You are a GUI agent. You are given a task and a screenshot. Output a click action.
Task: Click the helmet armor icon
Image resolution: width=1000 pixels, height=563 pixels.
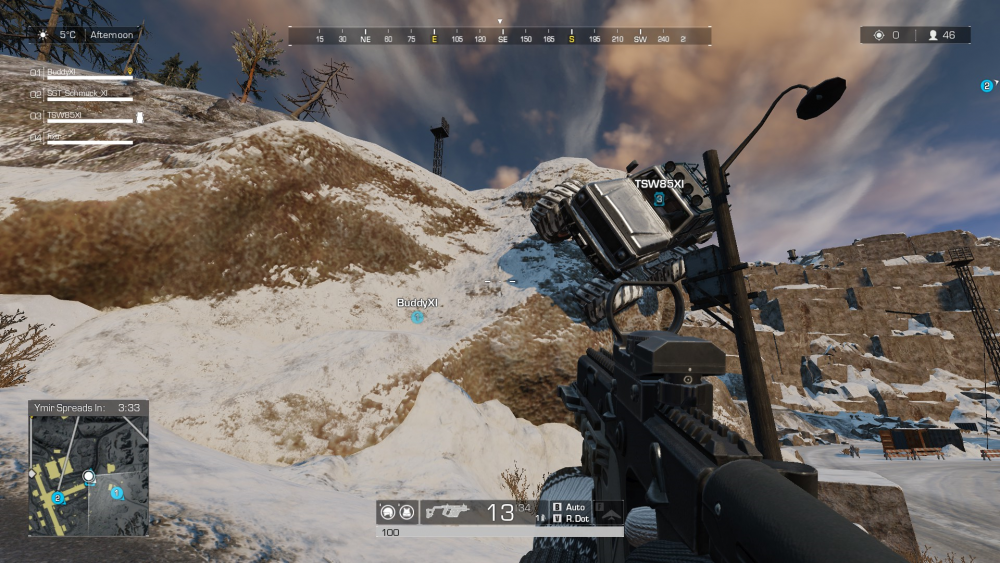click(386, 513)
